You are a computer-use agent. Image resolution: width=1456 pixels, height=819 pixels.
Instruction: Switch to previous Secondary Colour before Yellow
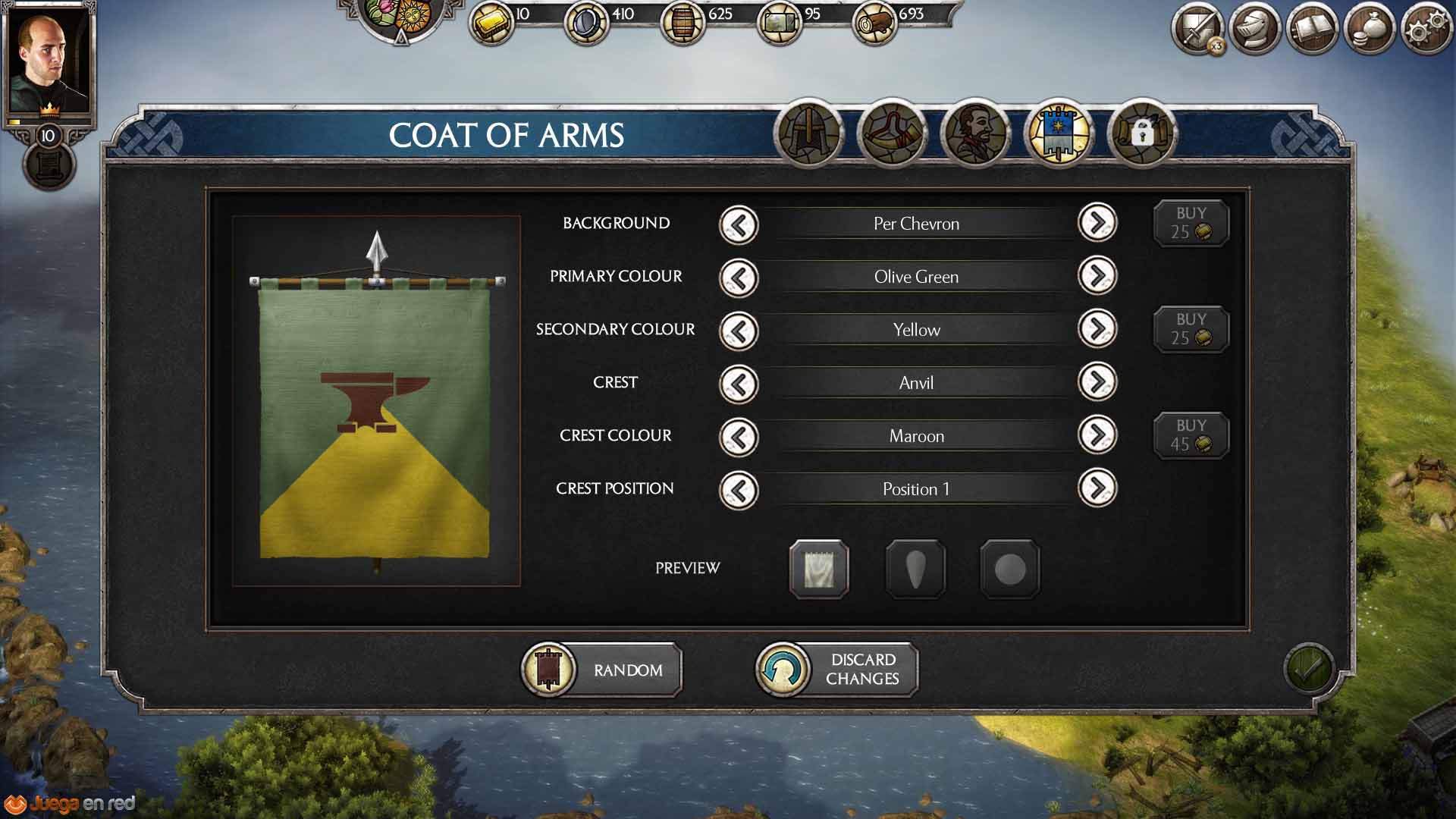click(739, 331)
